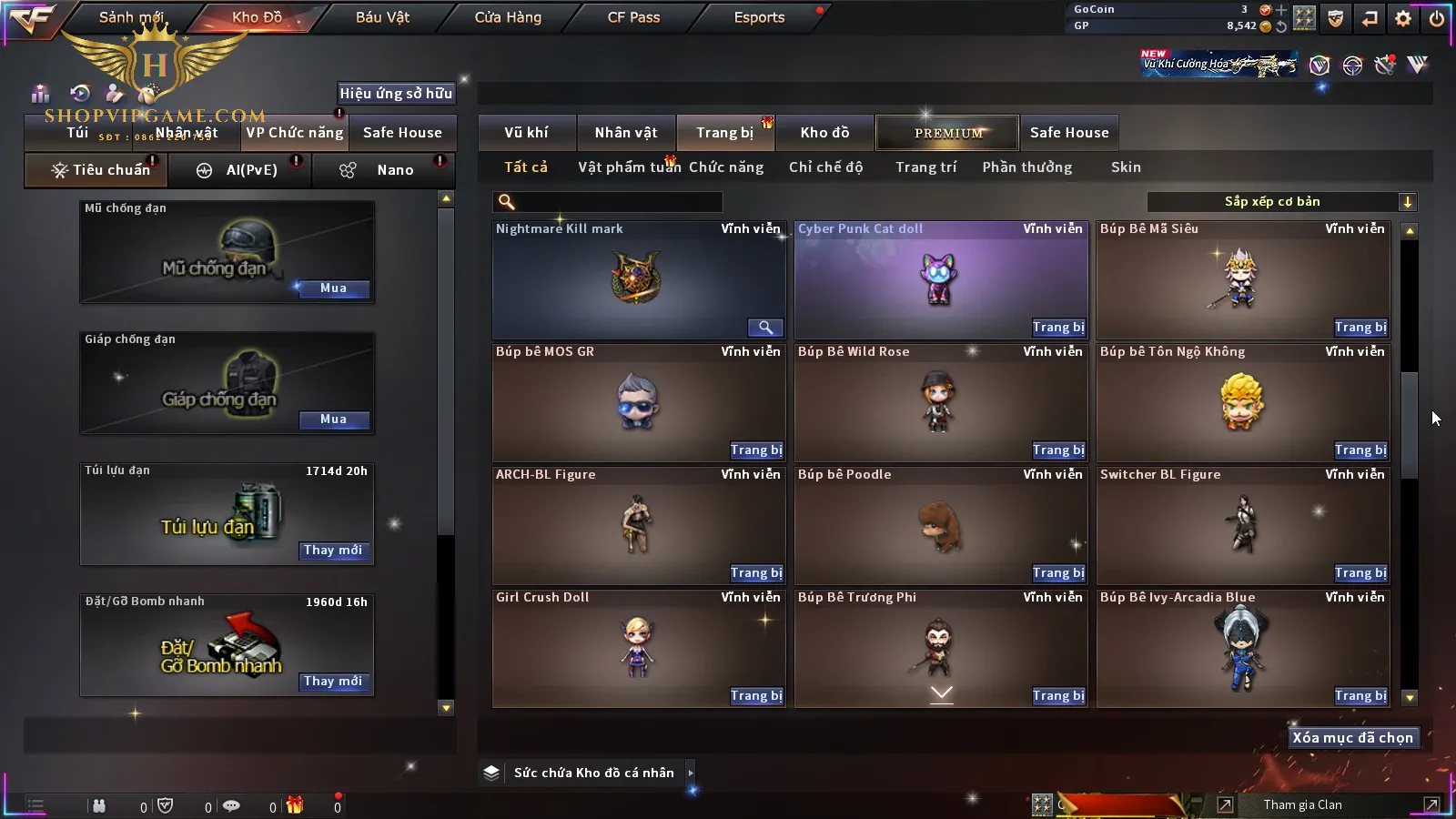Expand Sức chứa Kho đồ cá nhân
Image resolution: width=1456 pixels, height=819 pixels.
tap(691, 773)
